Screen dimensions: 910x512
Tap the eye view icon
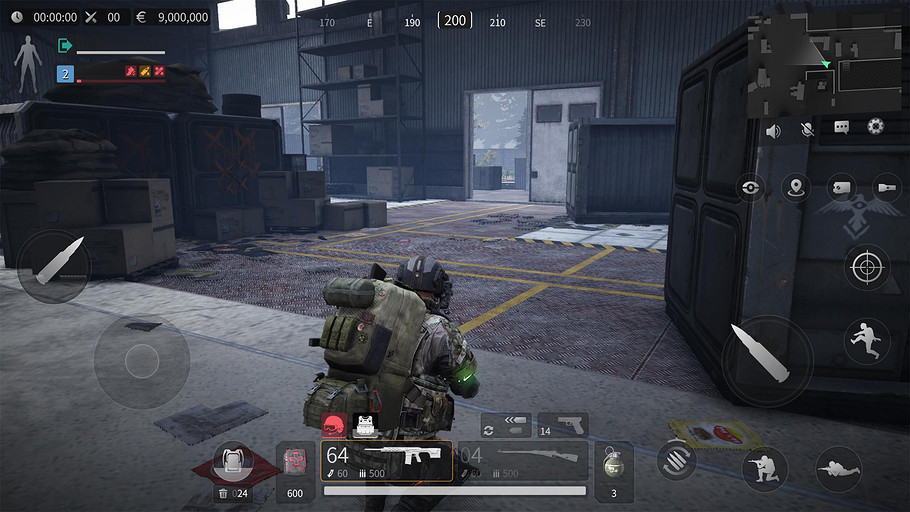point(753,187)
